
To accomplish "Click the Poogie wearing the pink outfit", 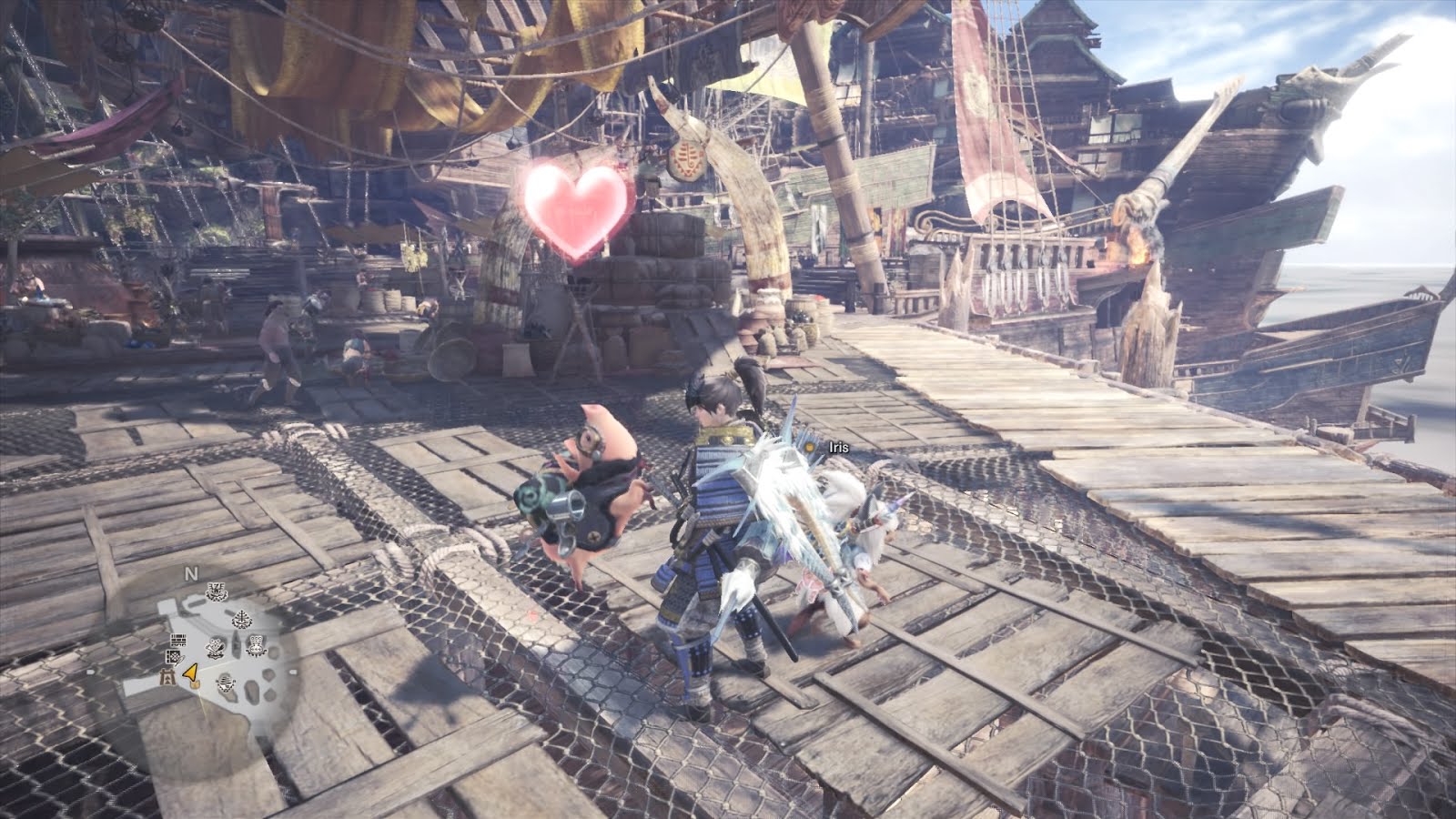I will pyautogui.click(x=591, y=491).
